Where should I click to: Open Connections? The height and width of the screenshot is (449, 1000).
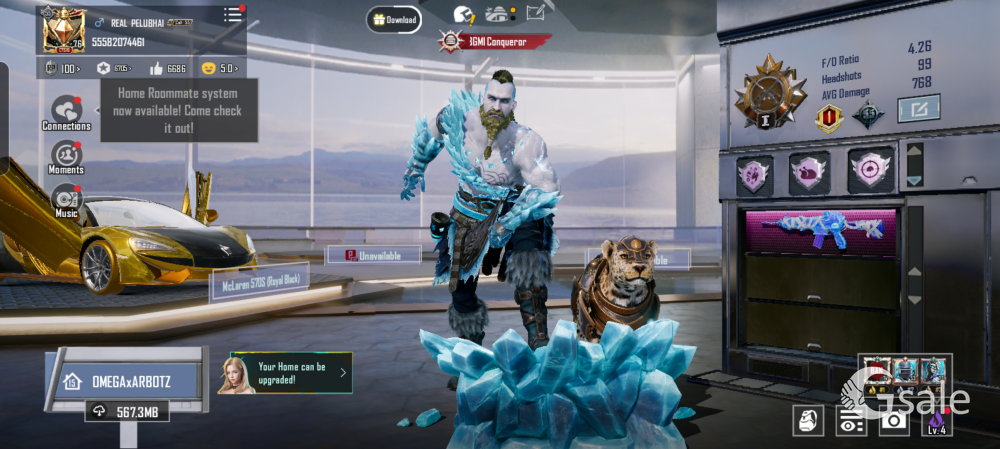click(x=66, y=112)
